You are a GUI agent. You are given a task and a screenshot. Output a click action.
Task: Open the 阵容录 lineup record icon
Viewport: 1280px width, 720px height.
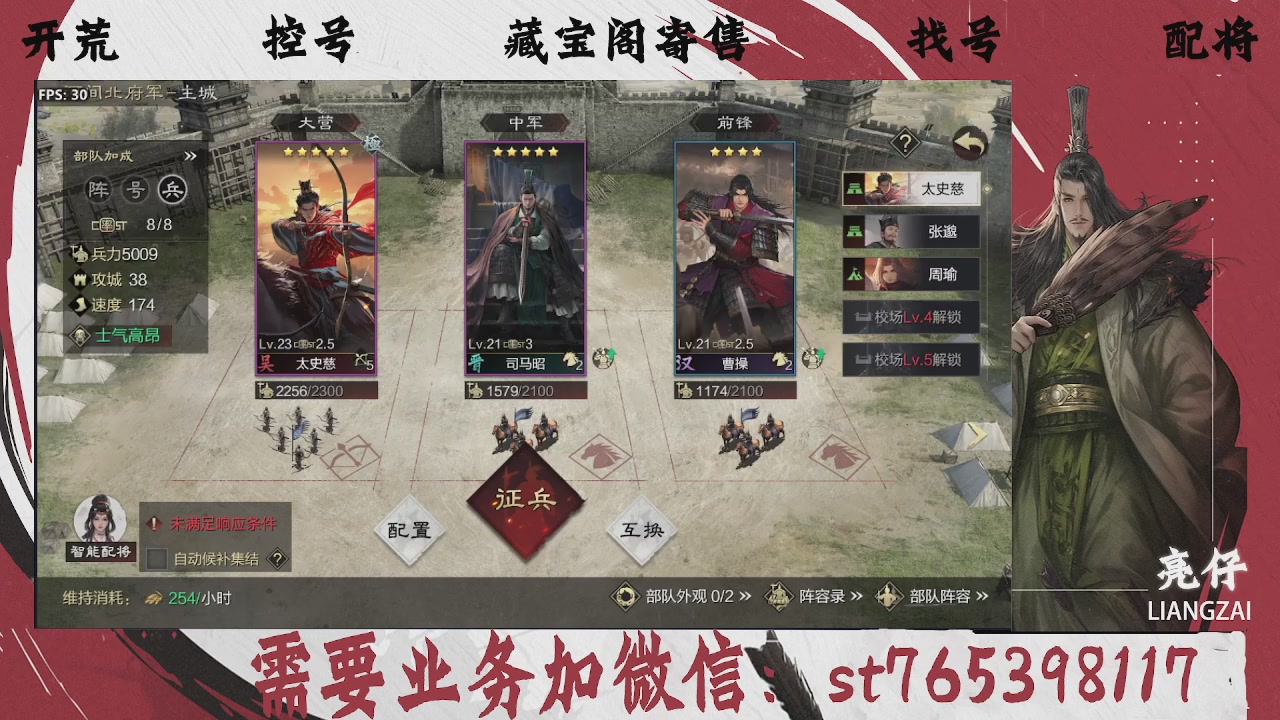click(778, 595)
